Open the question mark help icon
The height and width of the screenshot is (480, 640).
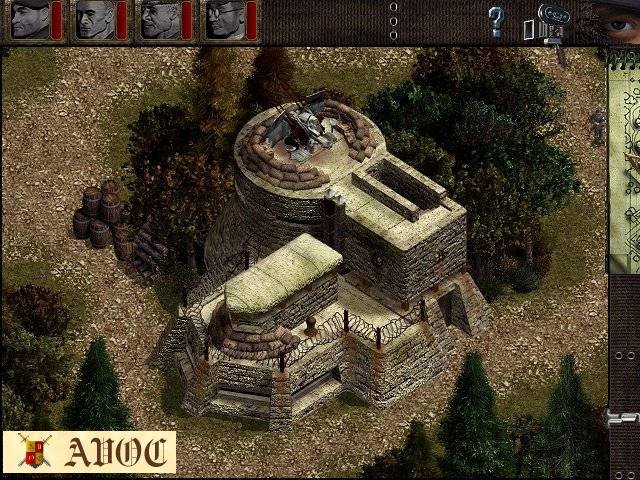pyautogui.click(x=496, y=21)
